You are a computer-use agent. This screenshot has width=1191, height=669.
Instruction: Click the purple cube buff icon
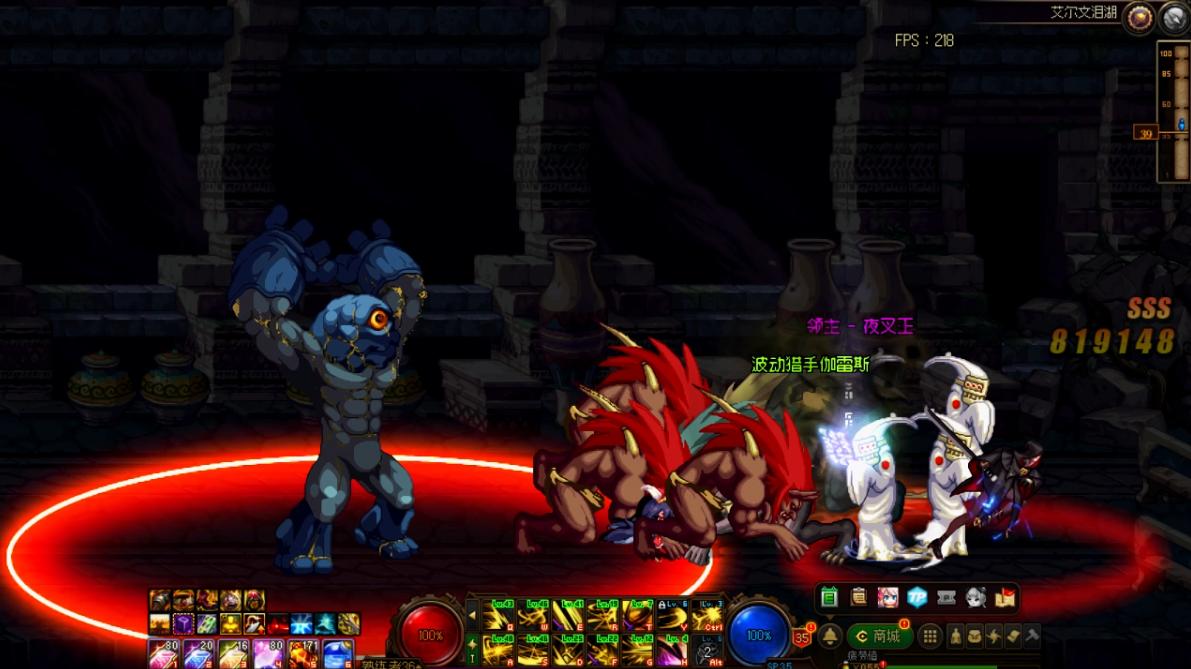coord(183,624)
